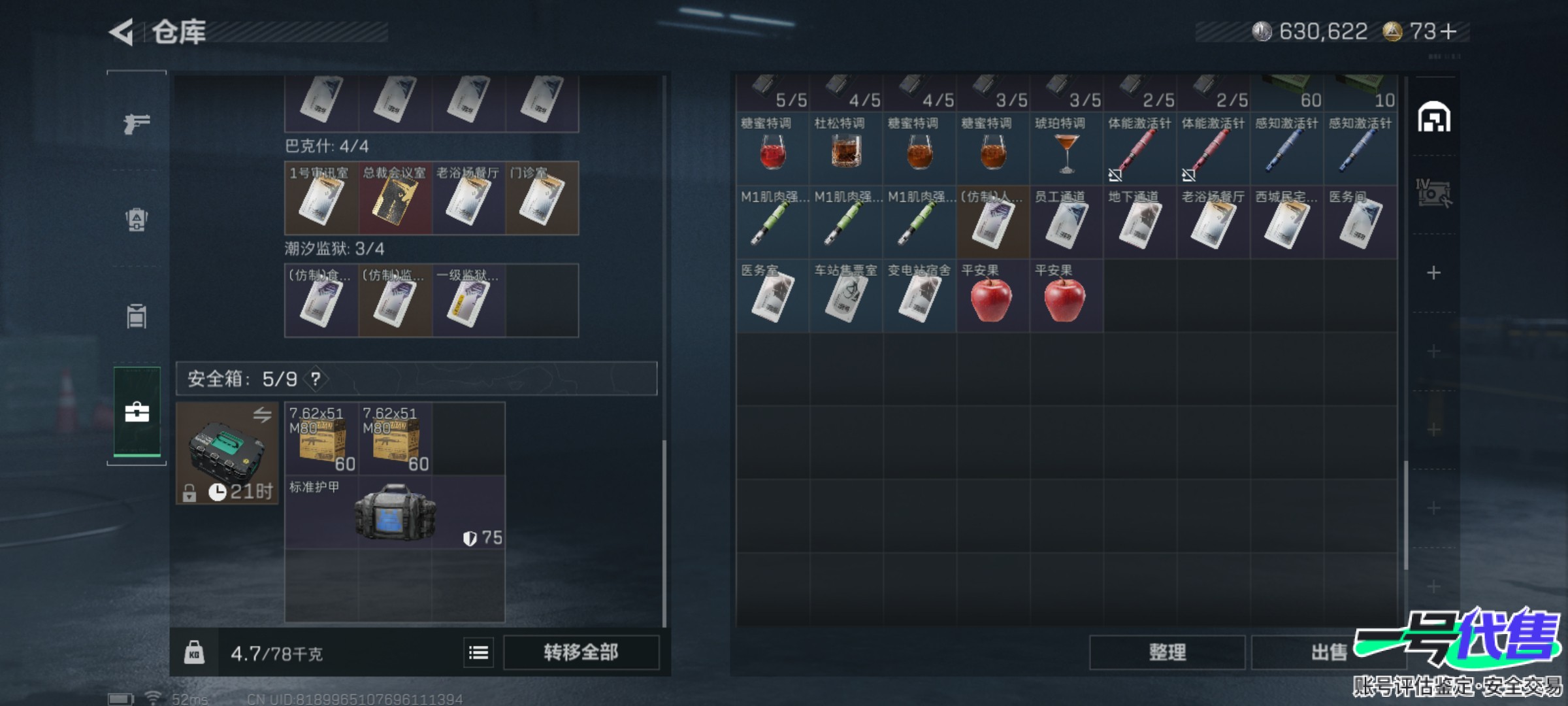Select the safe box briefcase tab
The width and height of the screenshot is (1568, 706).
coord(137,412)
